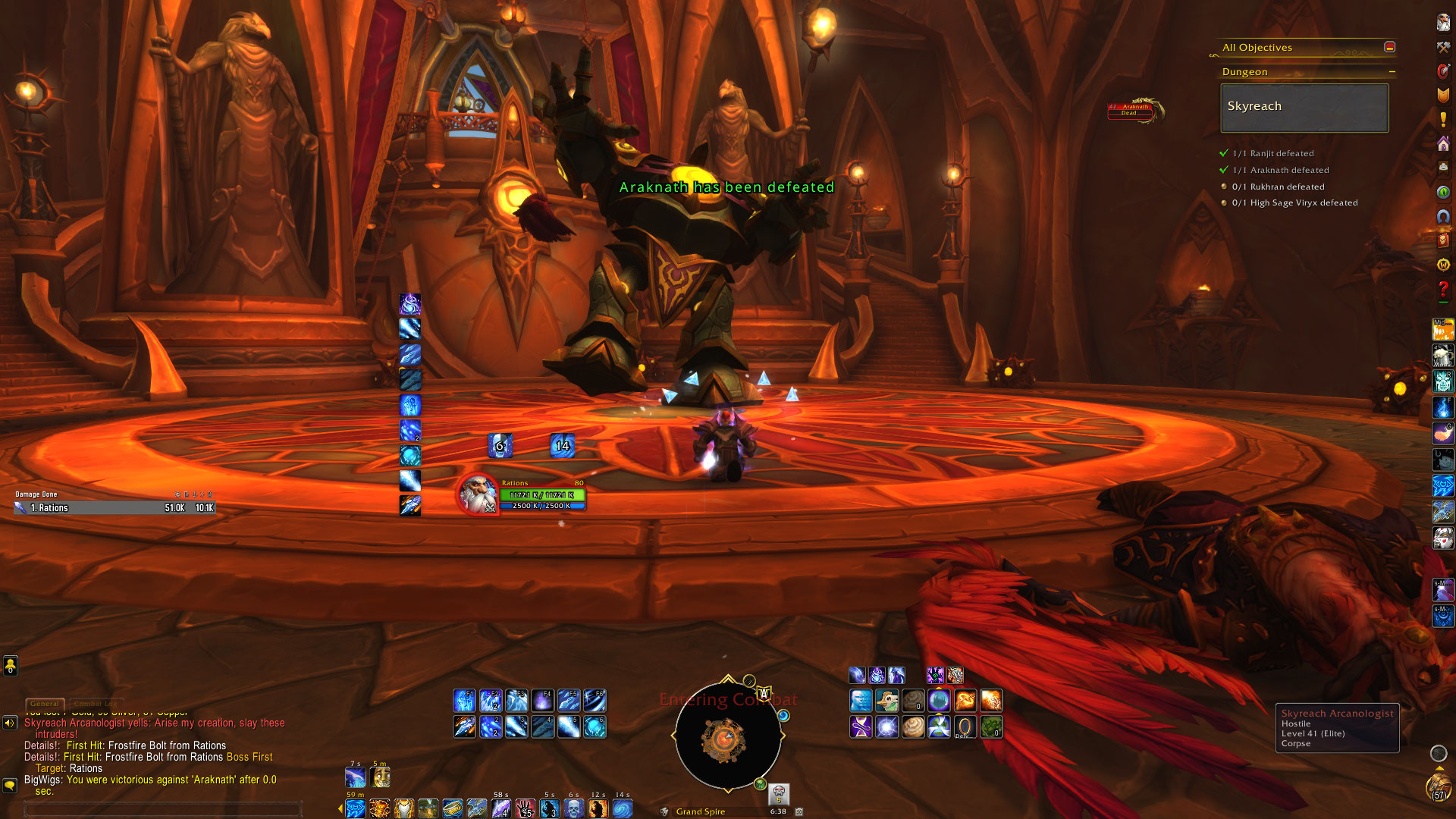
Task: Open the chat speech bubble menu button
Action: (10, 786)
